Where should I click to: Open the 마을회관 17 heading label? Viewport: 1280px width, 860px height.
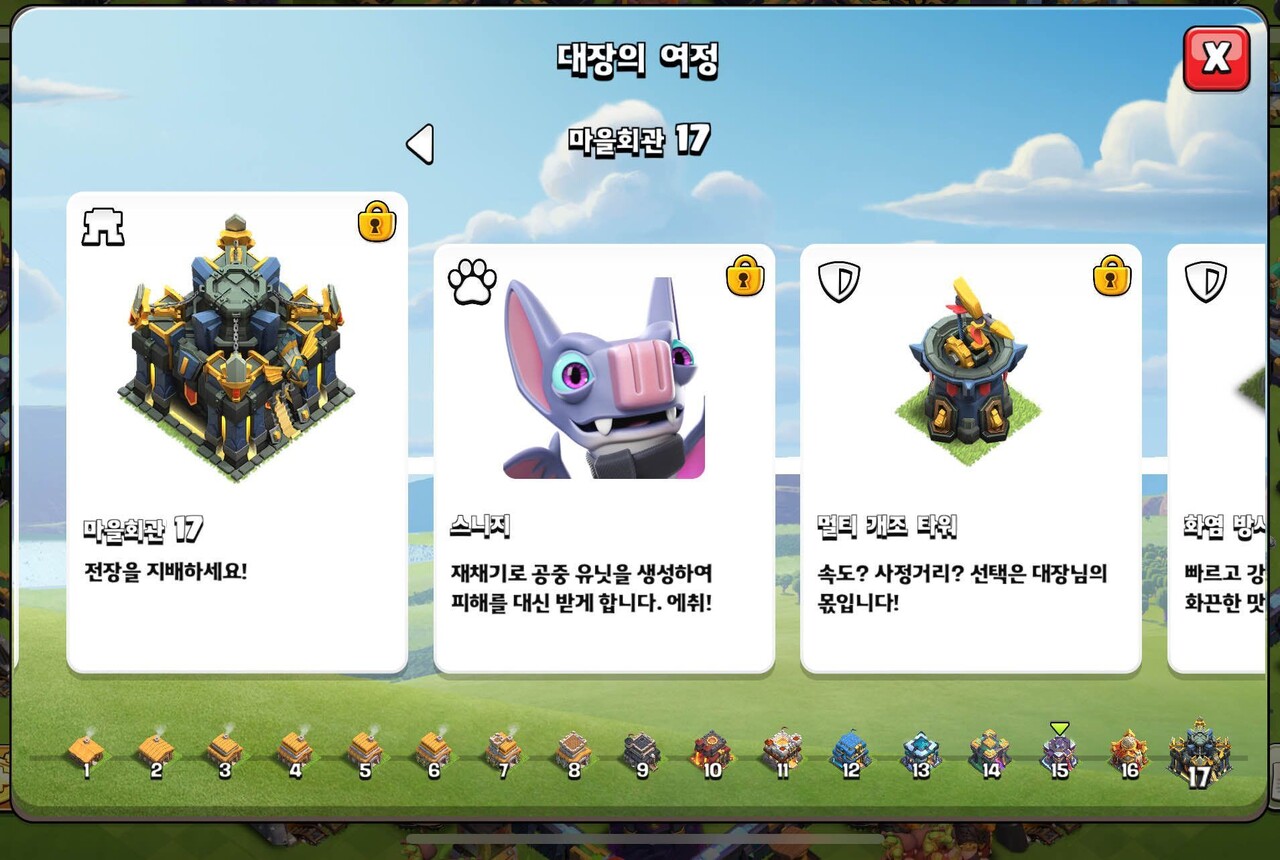click(x=640, y=141)
